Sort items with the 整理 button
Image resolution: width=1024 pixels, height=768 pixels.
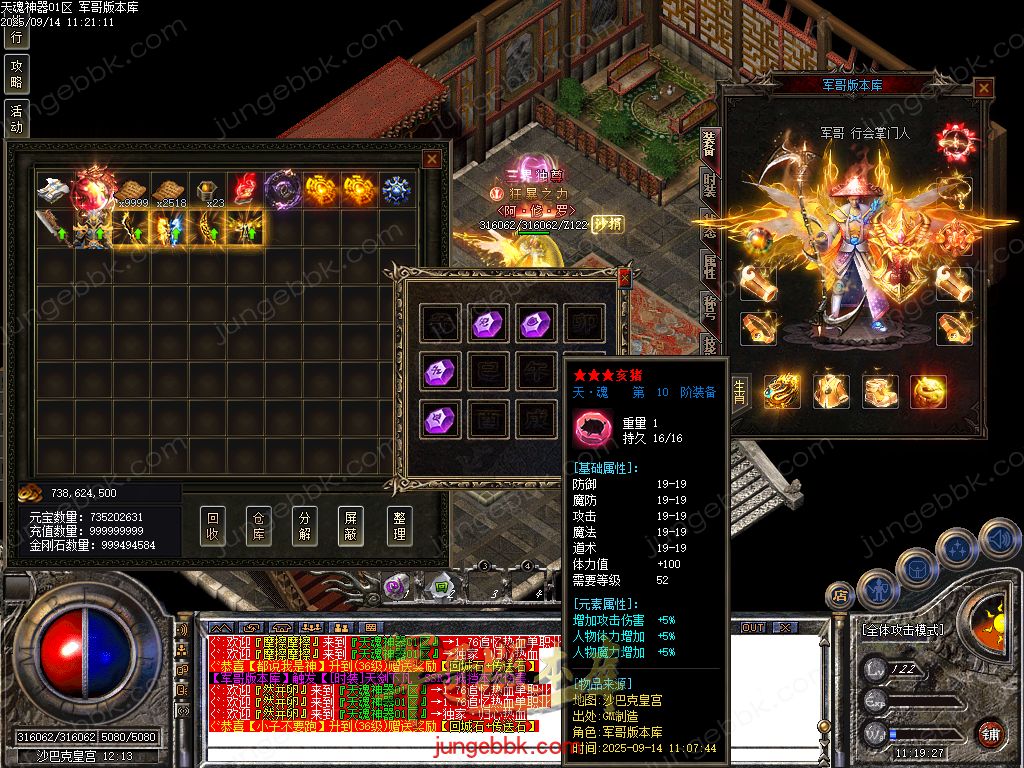tap(399, 525)
